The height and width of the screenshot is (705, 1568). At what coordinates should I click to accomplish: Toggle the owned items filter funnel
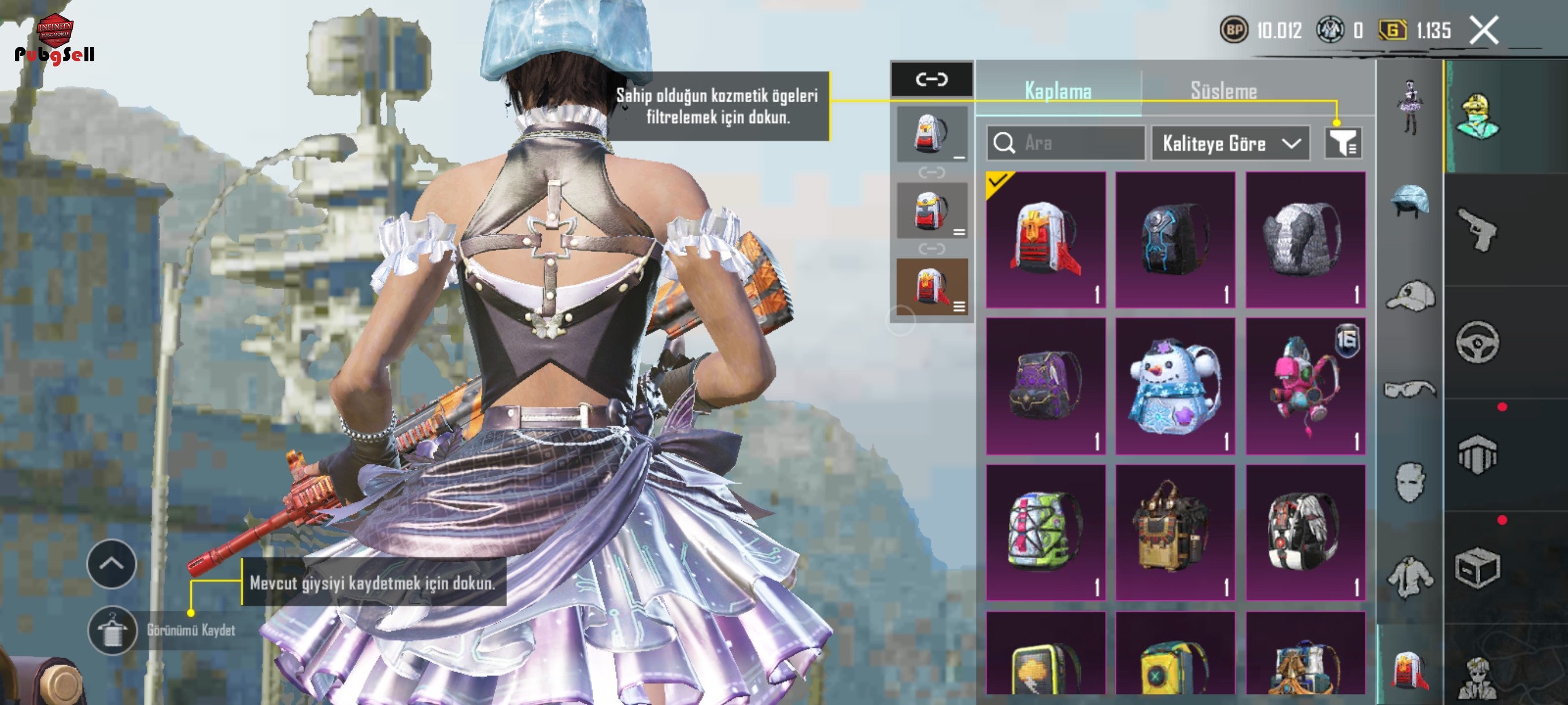pos(1343,143)
